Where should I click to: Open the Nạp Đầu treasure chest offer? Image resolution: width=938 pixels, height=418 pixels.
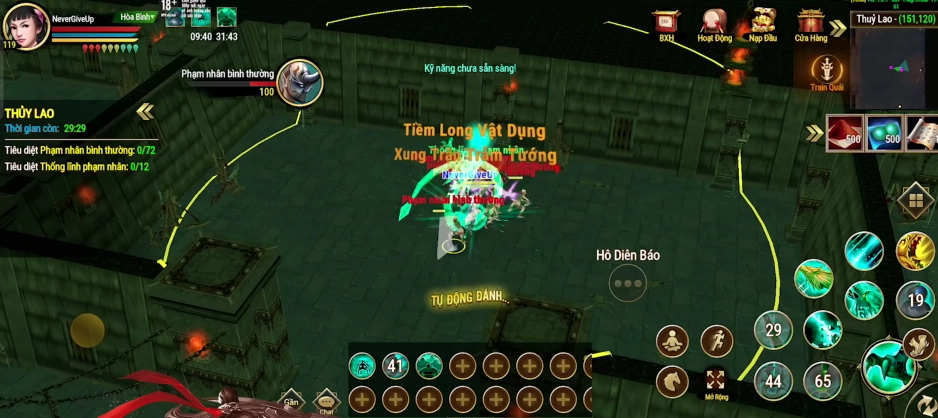(763, 23)
